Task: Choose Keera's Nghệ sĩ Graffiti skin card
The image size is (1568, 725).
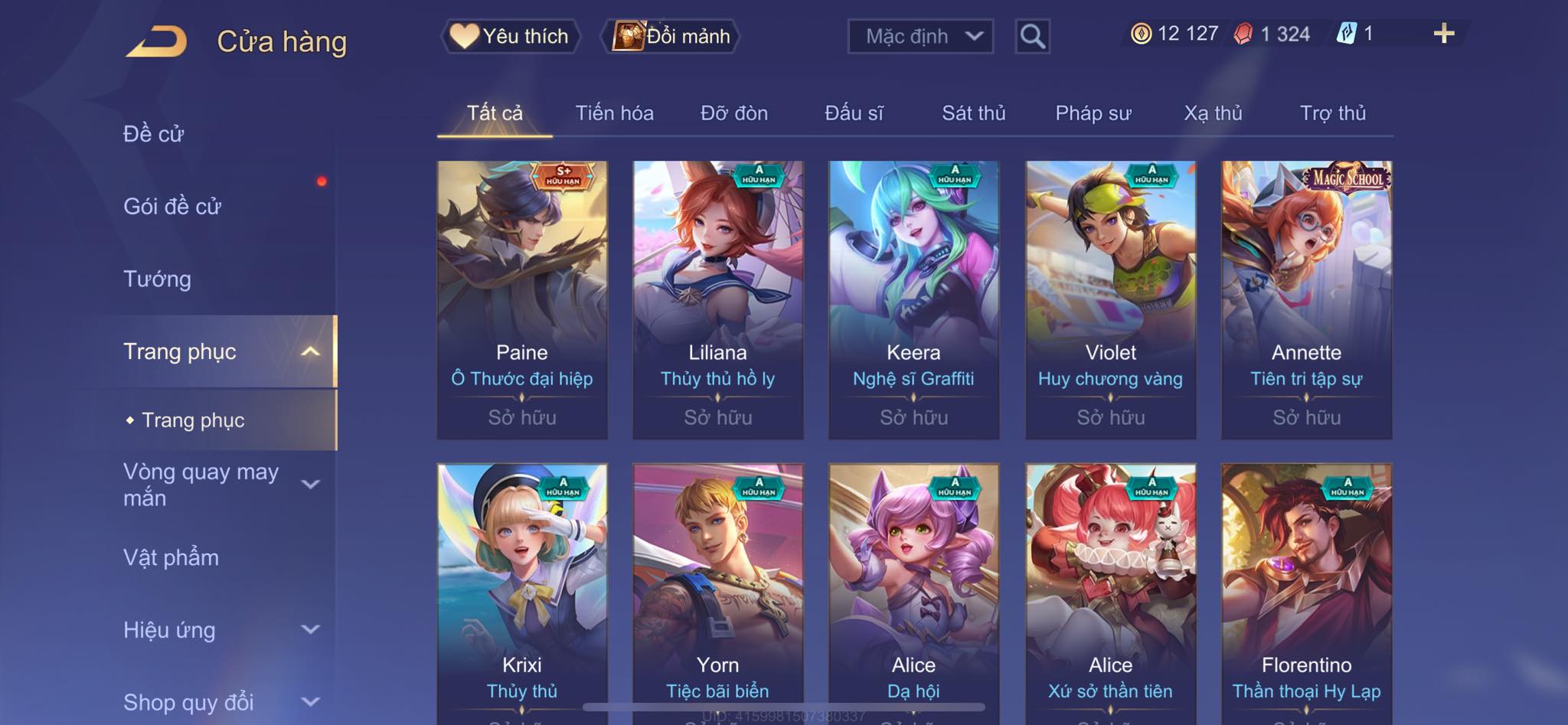Action: (913, 299)
